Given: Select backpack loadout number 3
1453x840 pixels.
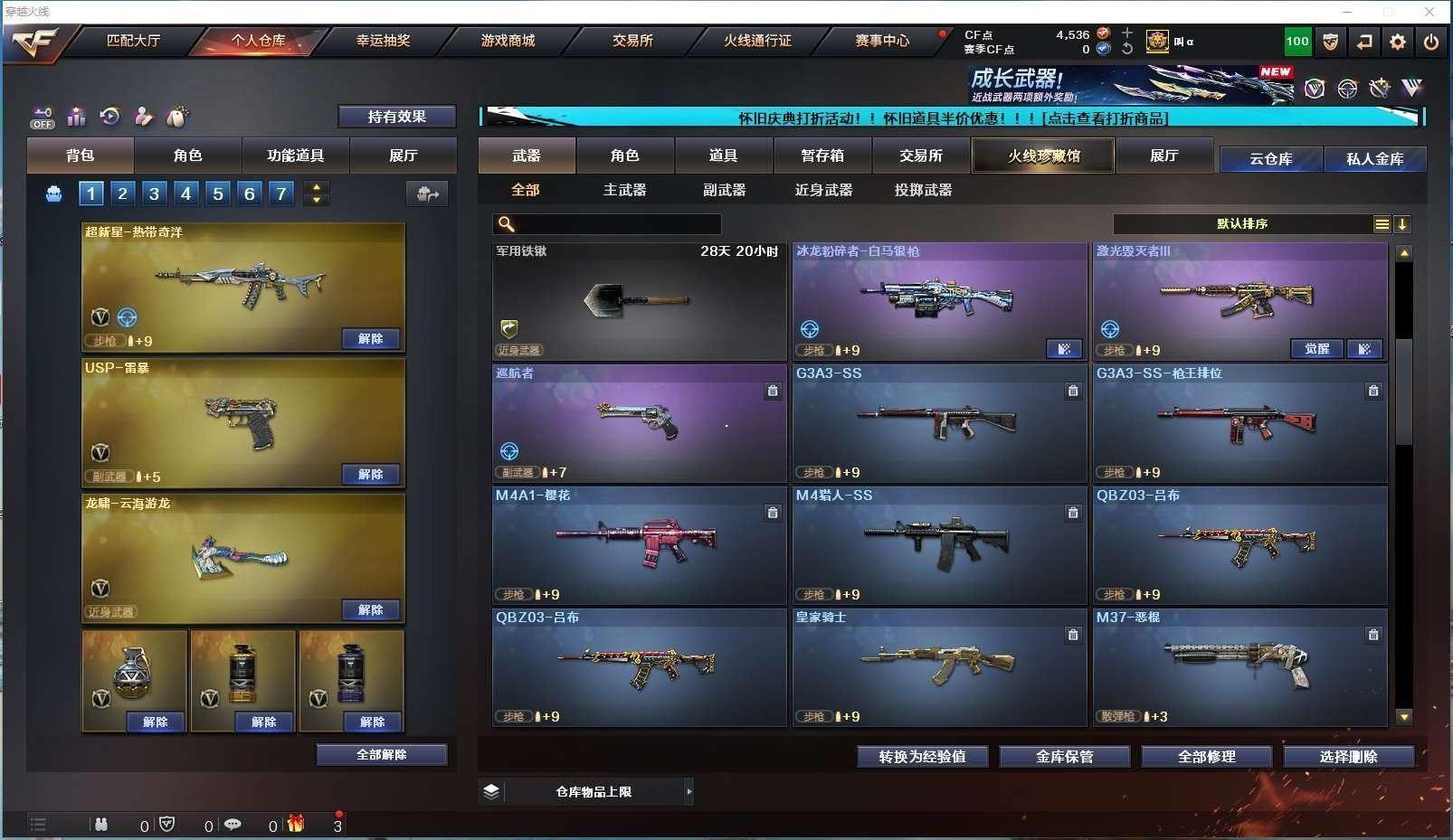Looking at the screenshot, I should 154,193.
